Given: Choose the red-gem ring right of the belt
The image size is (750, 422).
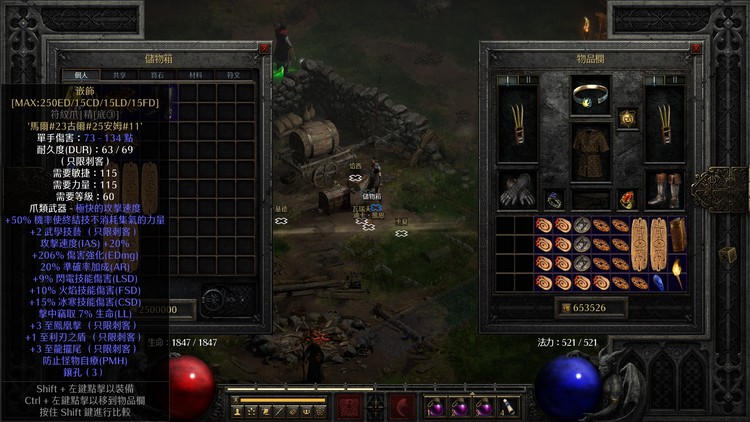Looking at the screenshot, I should point(628,199).
